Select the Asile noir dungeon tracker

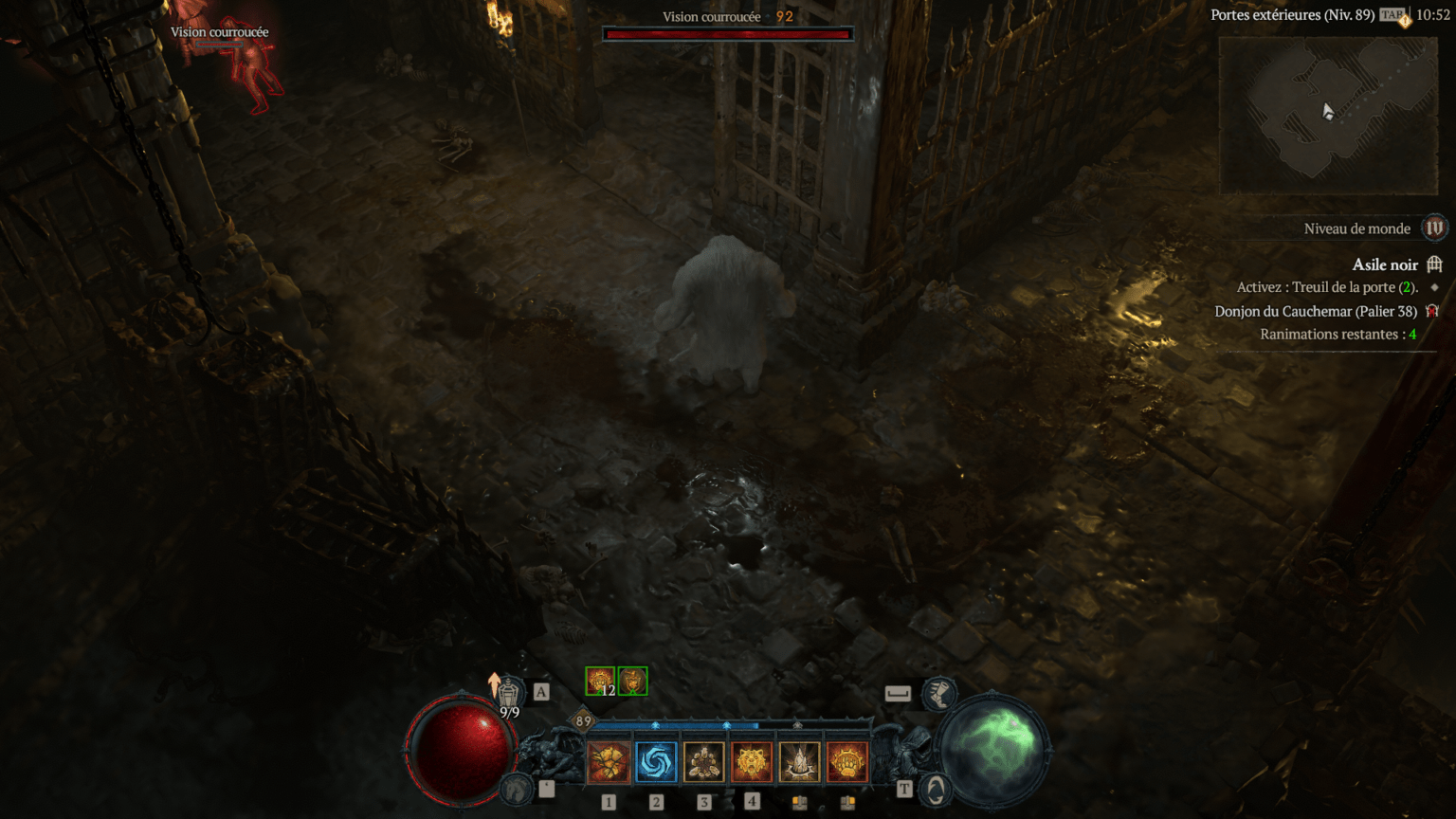pos(1385,264)
